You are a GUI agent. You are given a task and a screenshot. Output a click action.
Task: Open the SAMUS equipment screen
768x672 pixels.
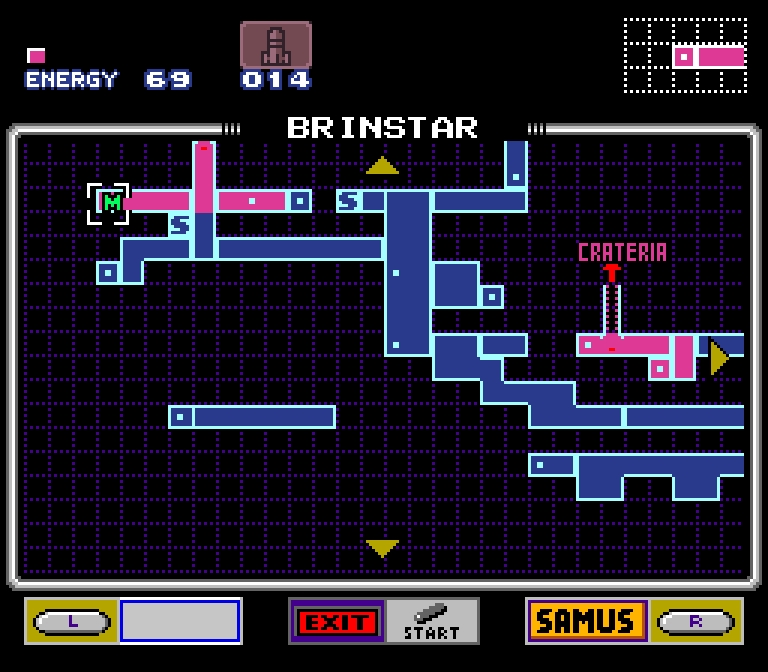pyautogui.click(x=586, y=621)
